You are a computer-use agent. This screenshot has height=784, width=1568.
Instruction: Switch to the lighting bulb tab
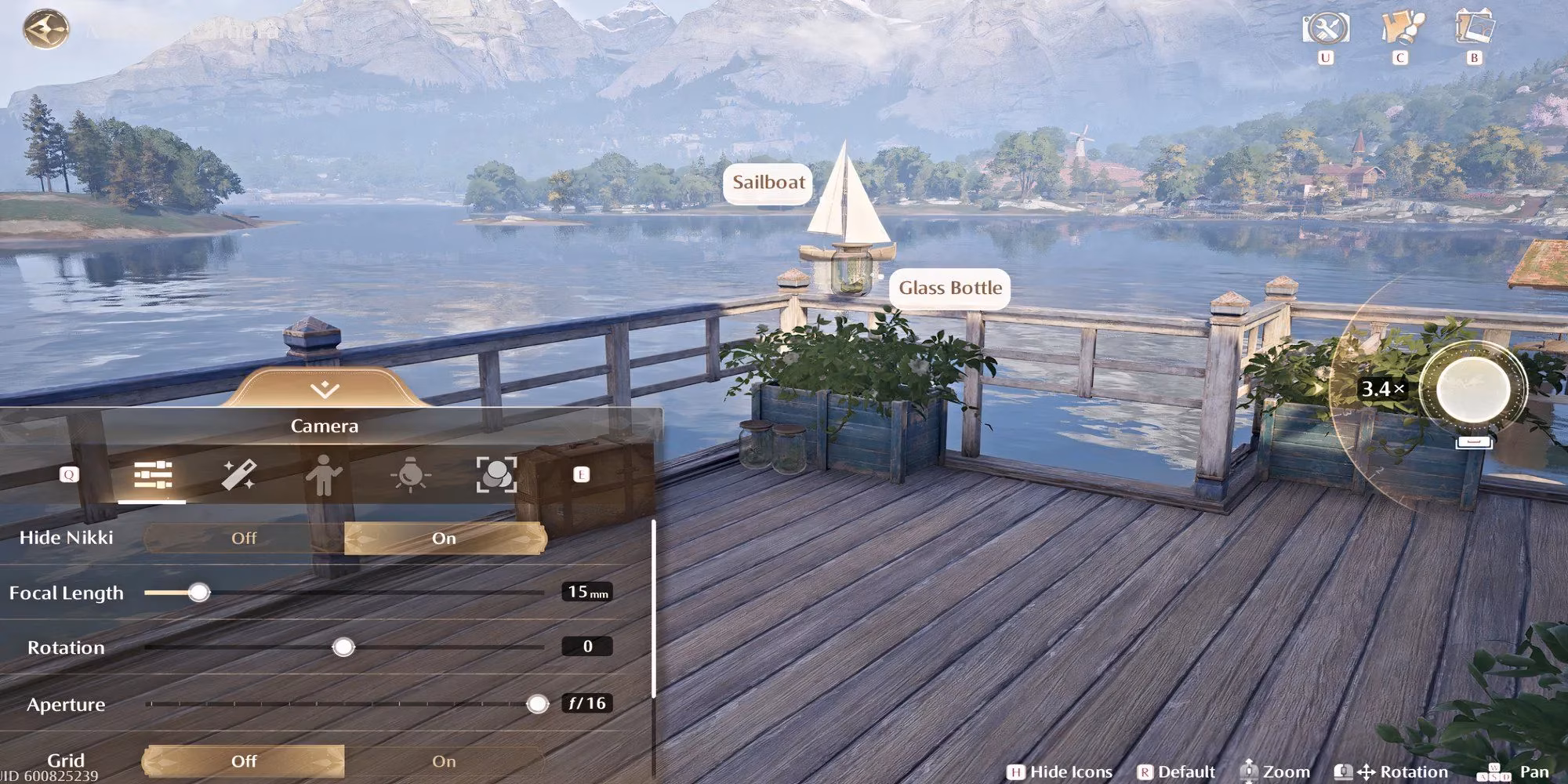411,475
